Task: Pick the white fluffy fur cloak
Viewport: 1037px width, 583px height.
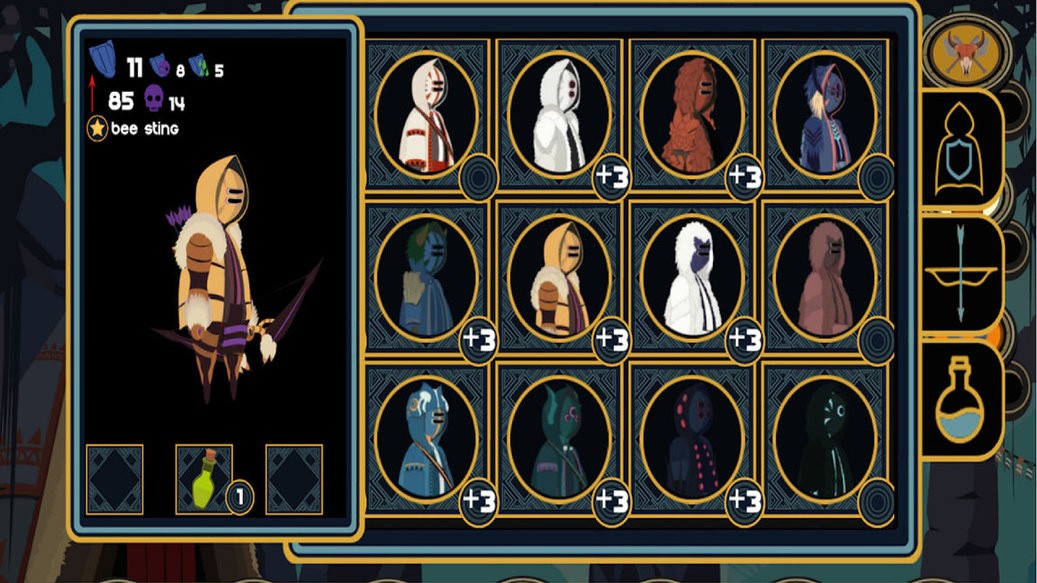Action: coord(692,276)
